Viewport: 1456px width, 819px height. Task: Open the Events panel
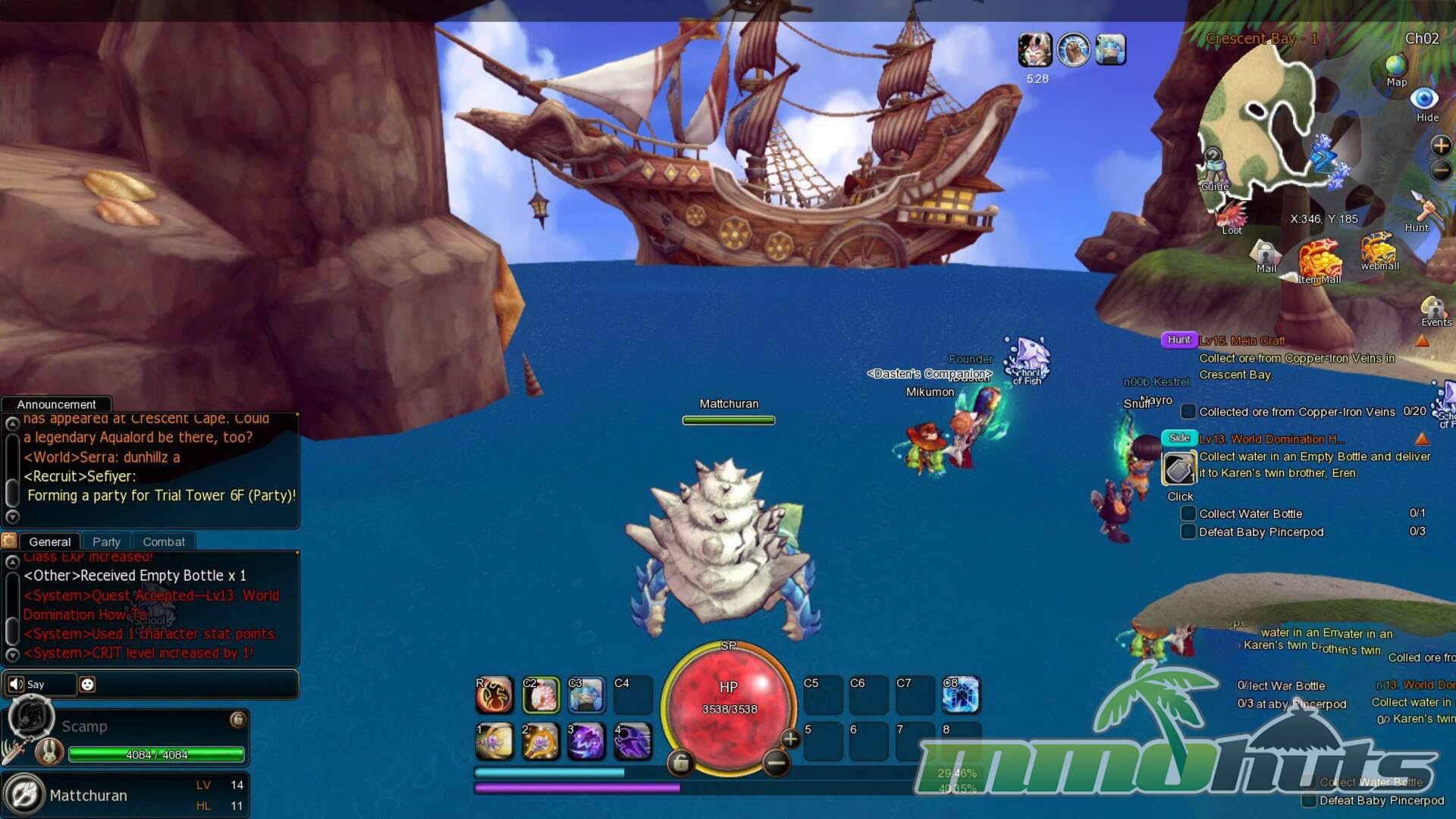[1434, 309]
